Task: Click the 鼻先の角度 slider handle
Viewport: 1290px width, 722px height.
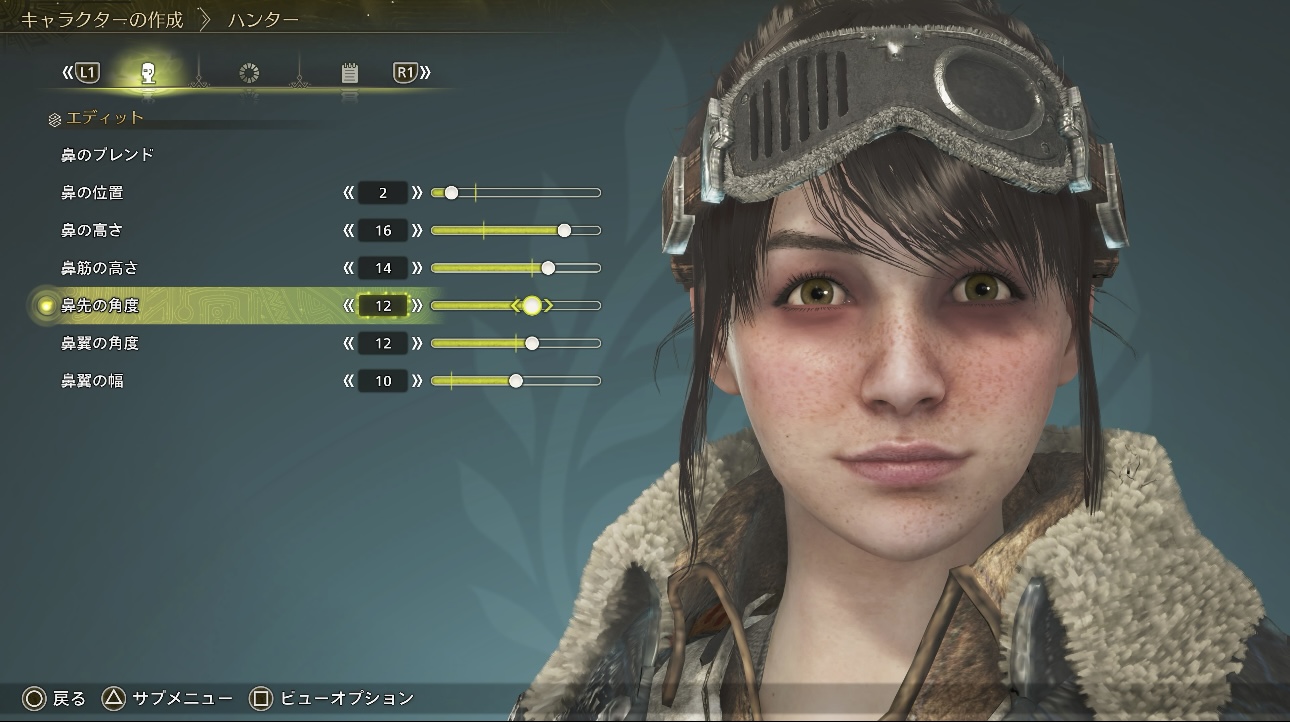Action: [532, 306]
